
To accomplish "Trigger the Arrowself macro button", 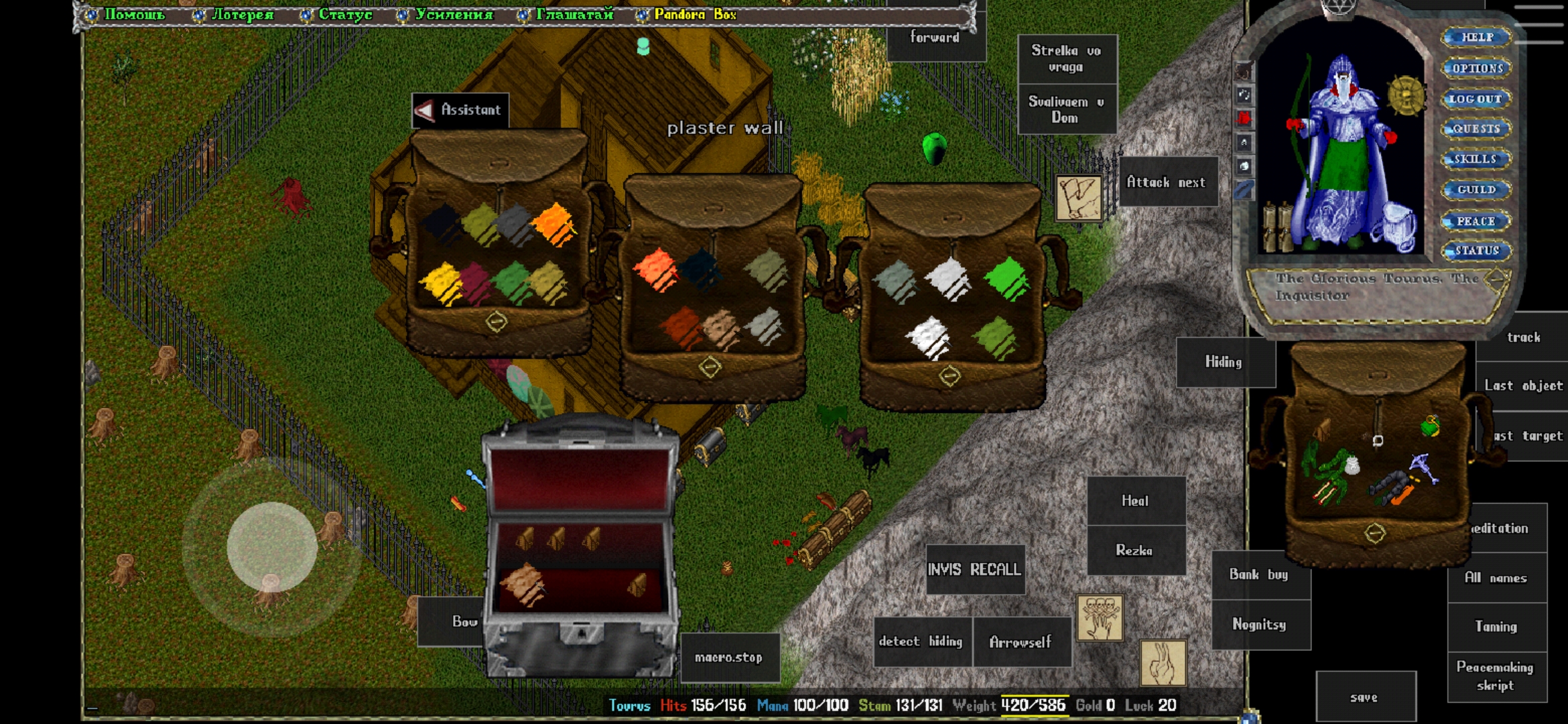I will coord(1021,642).
